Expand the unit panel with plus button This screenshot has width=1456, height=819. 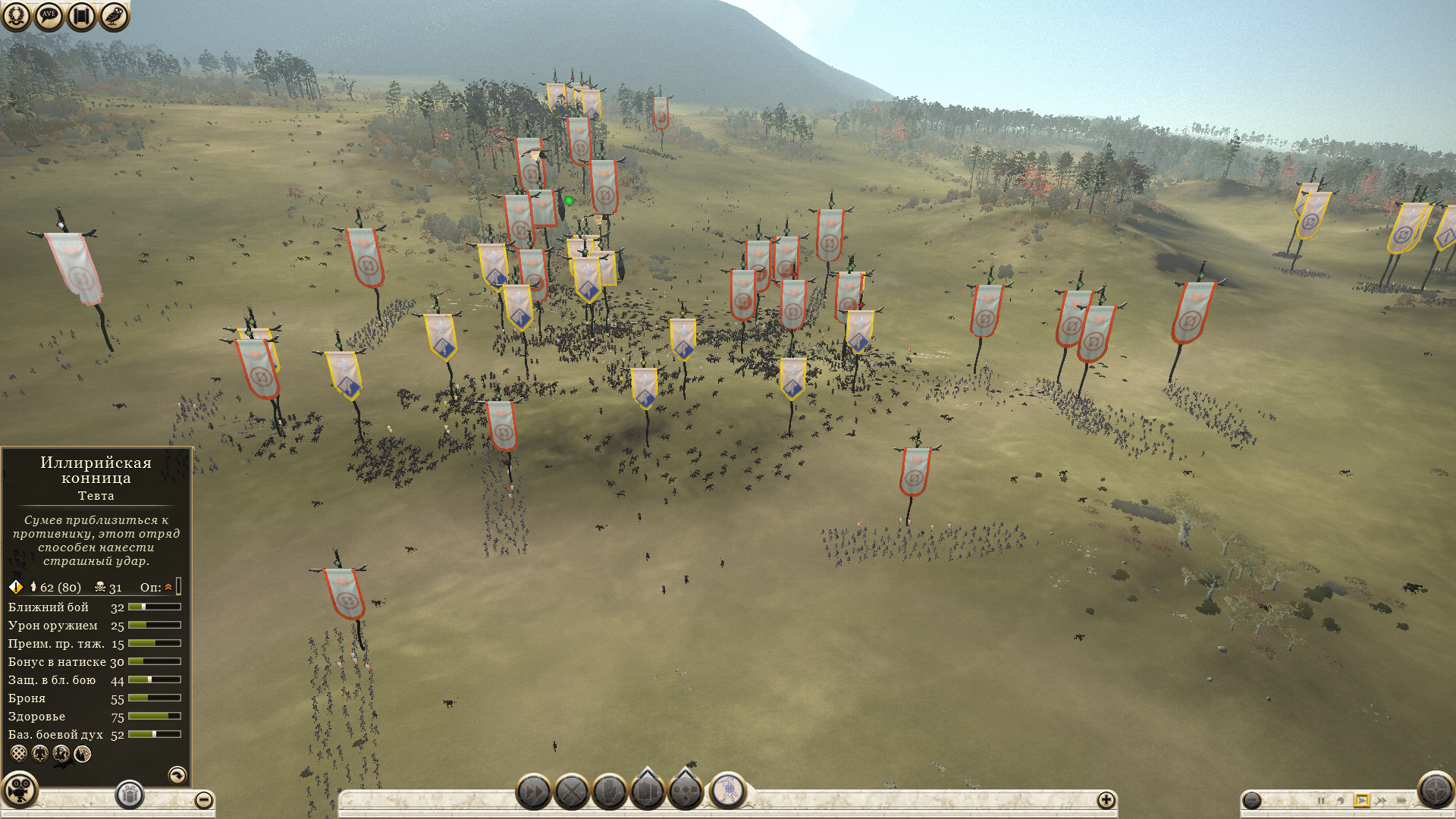click(x=1106, y=800)
